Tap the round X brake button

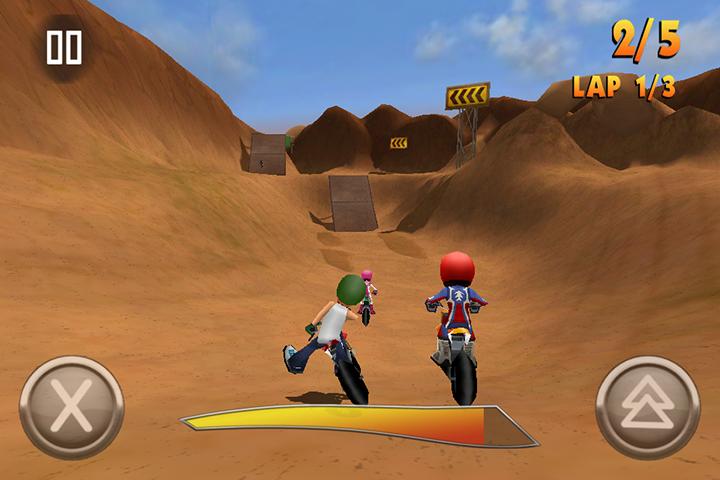(x=72, y=407)
